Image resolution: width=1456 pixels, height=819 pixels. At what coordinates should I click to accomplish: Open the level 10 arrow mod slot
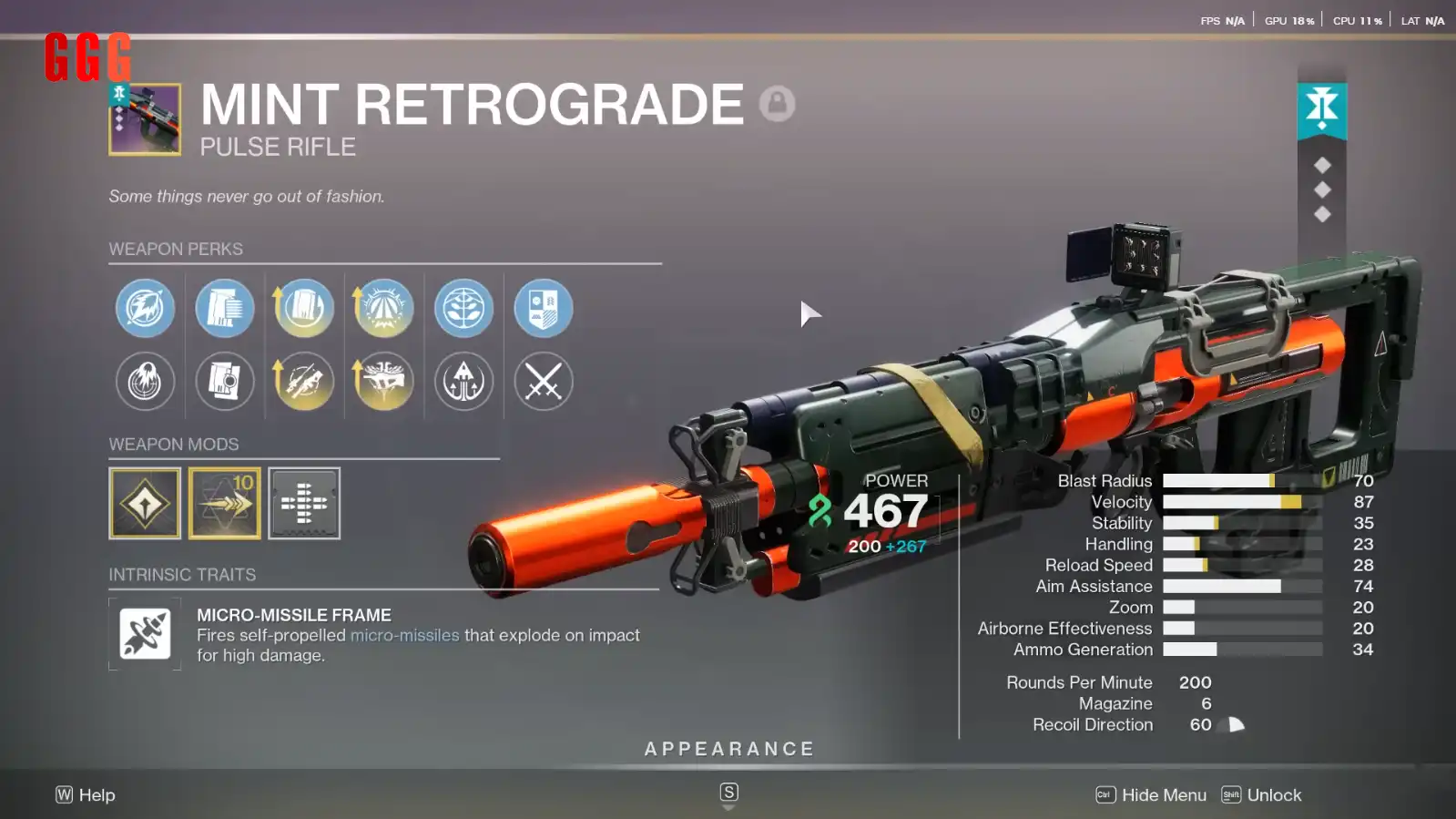(225, 504)
